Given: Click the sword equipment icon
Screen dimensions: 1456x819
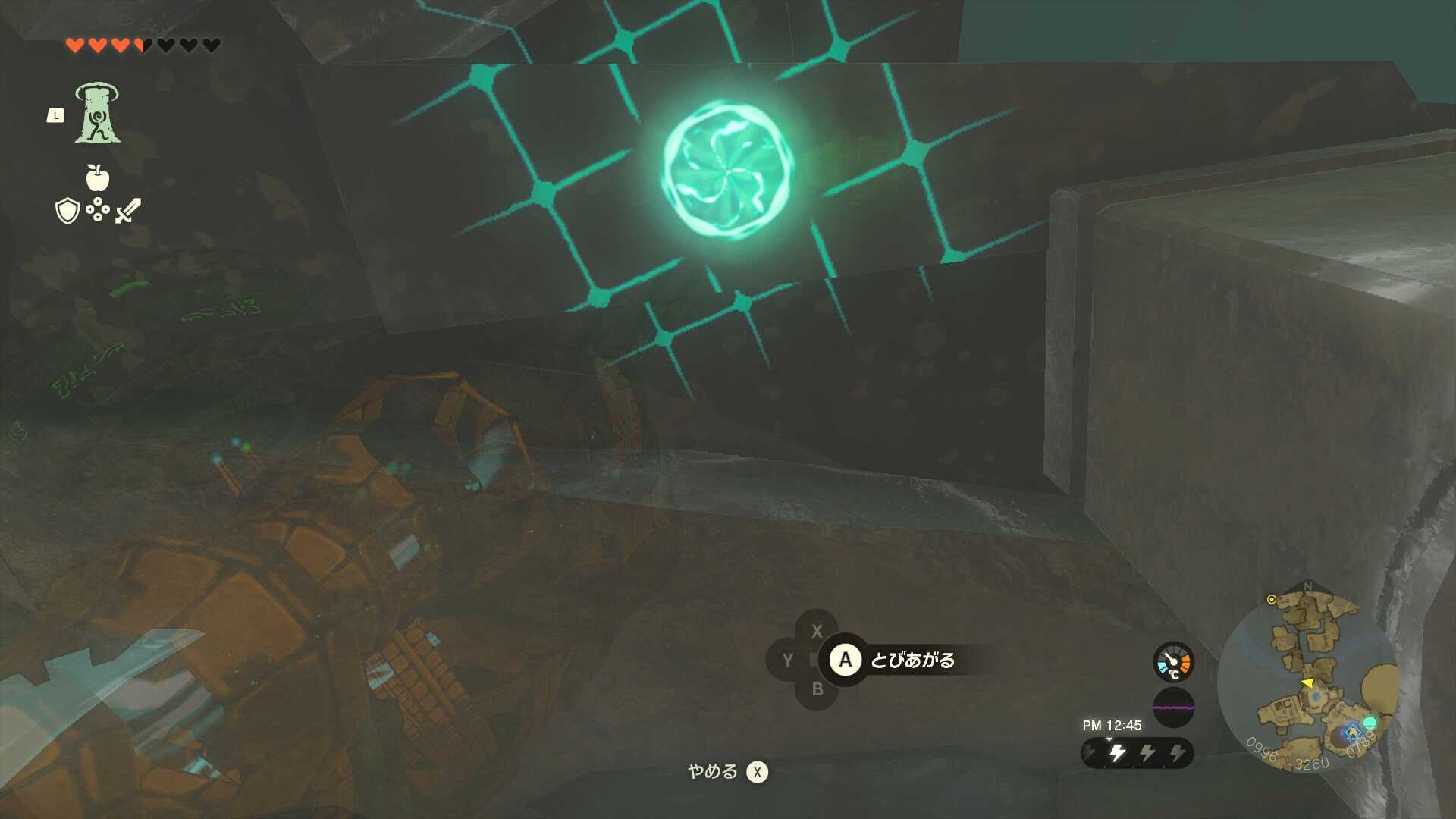Looking at the screenshot, I should 127,209.
